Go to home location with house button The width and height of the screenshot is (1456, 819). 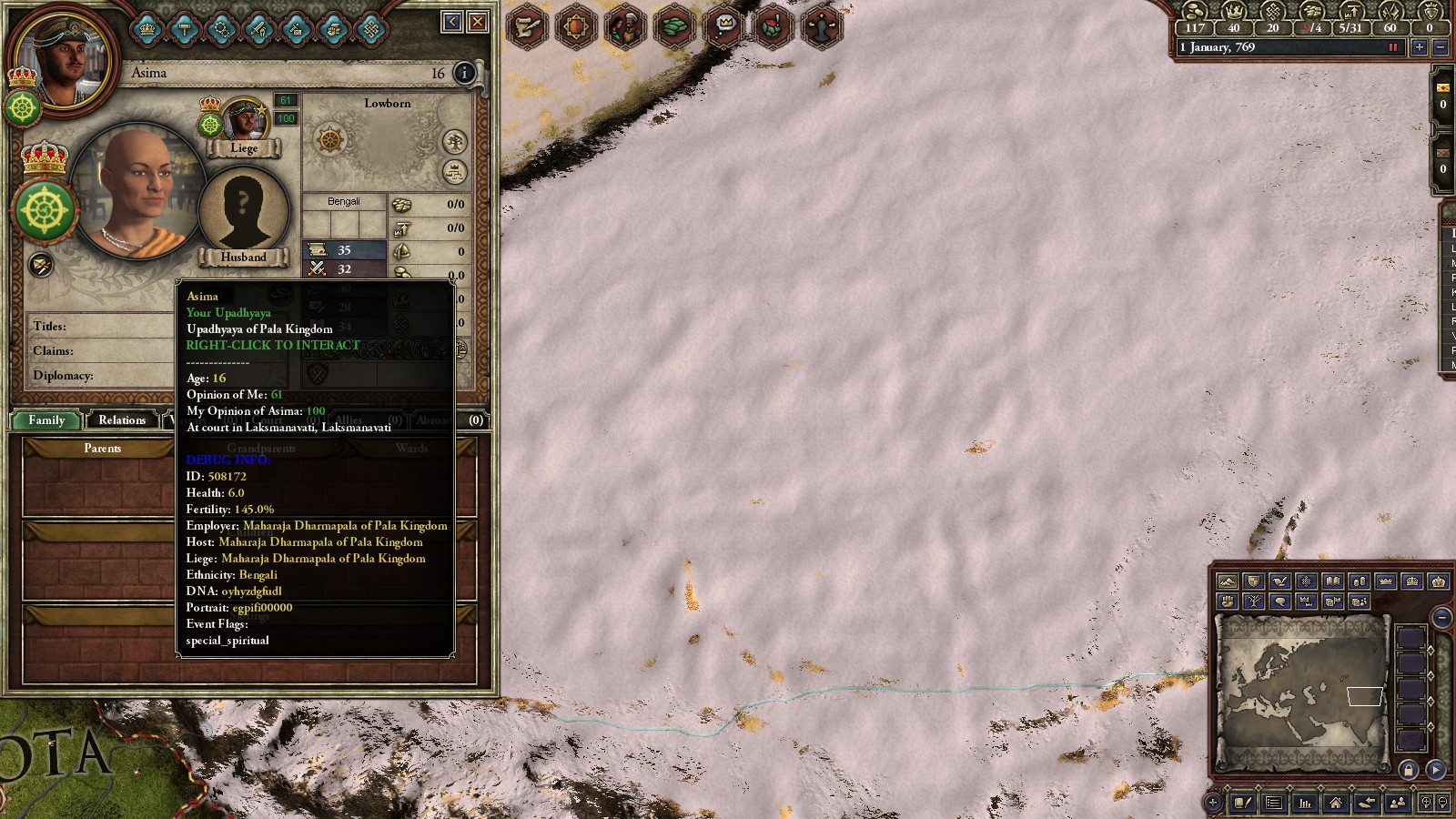[1335, 803]
